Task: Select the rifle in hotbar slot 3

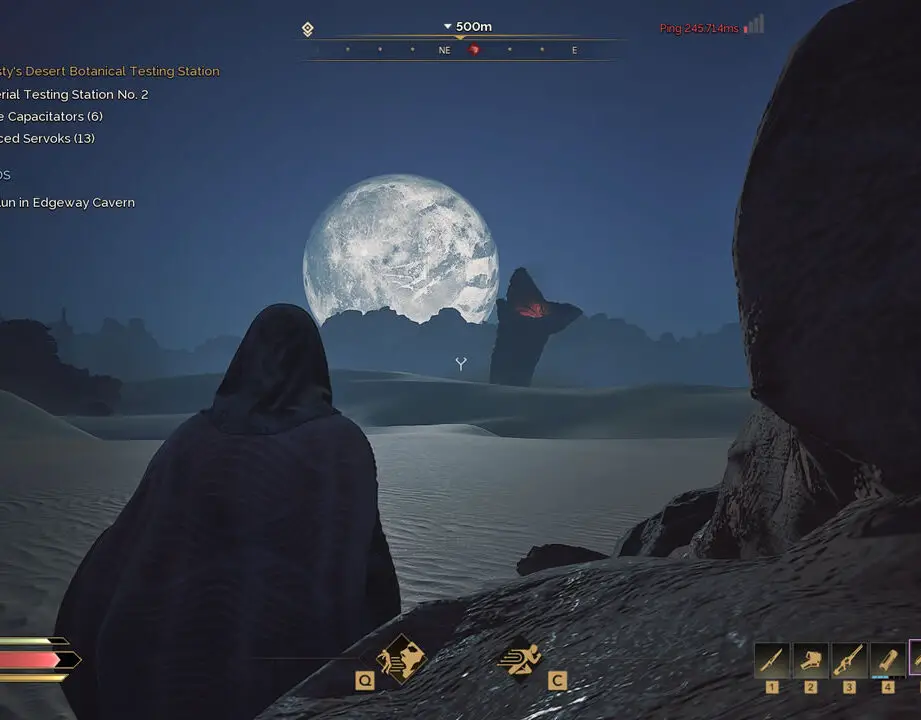Action: point(849,661)
